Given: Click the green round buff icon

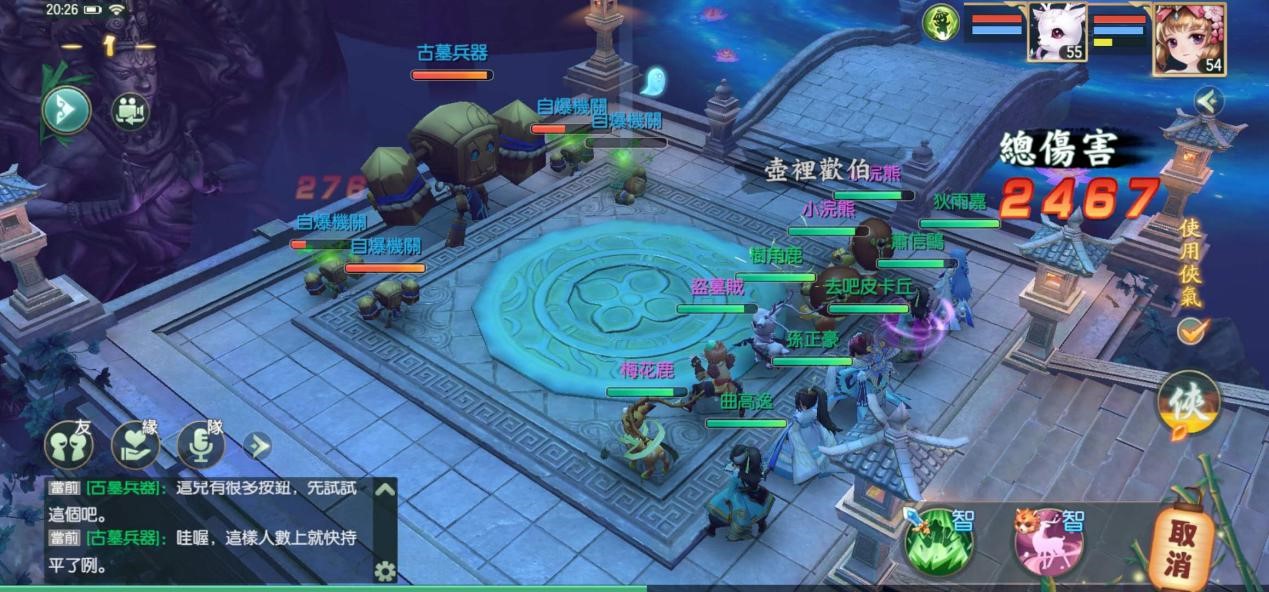Looking at the screenshot, I should tap(940, 21).
